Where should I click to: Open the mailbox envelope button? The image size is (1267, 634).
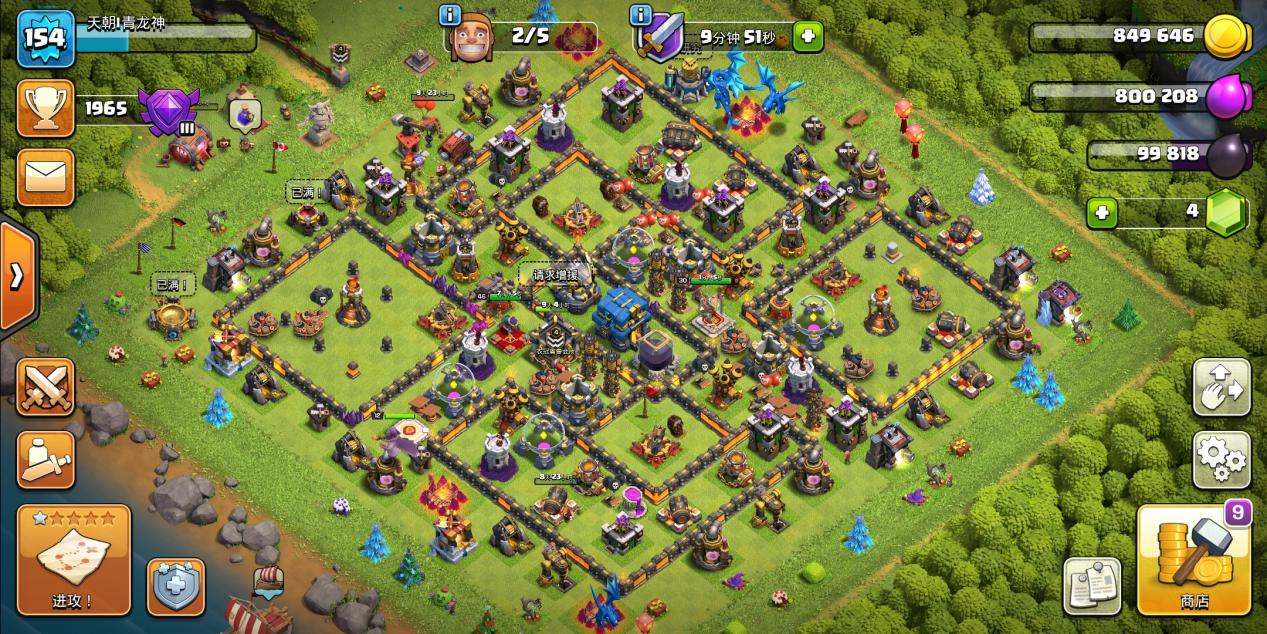pos(45,177)
